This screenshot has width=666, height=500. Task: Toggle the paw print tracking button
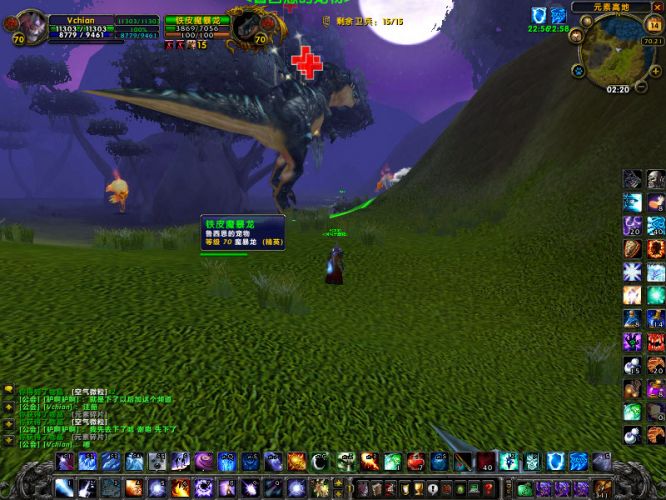pos(578,71)
